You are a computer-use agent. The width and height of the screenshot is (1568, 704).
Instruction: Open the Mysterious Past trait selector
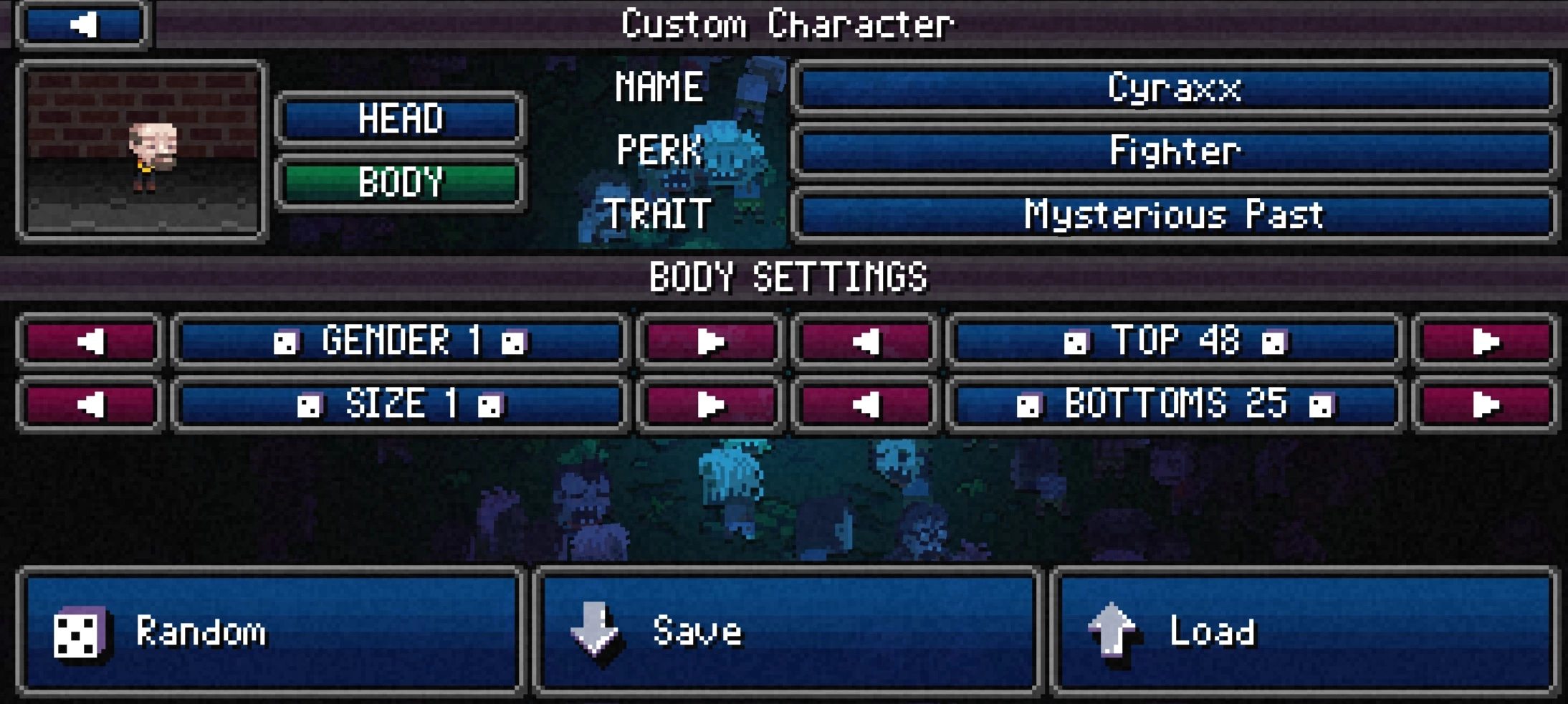[1174, 214]
